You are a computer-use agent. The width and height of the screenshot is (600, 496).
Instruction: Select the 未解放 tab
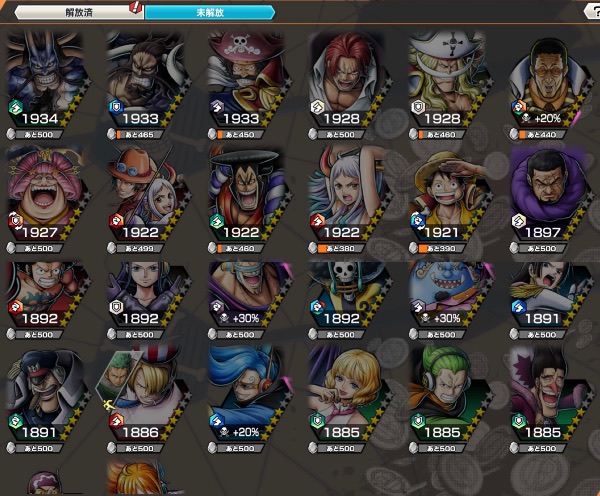pyautogui.click(x=208, y=12)
